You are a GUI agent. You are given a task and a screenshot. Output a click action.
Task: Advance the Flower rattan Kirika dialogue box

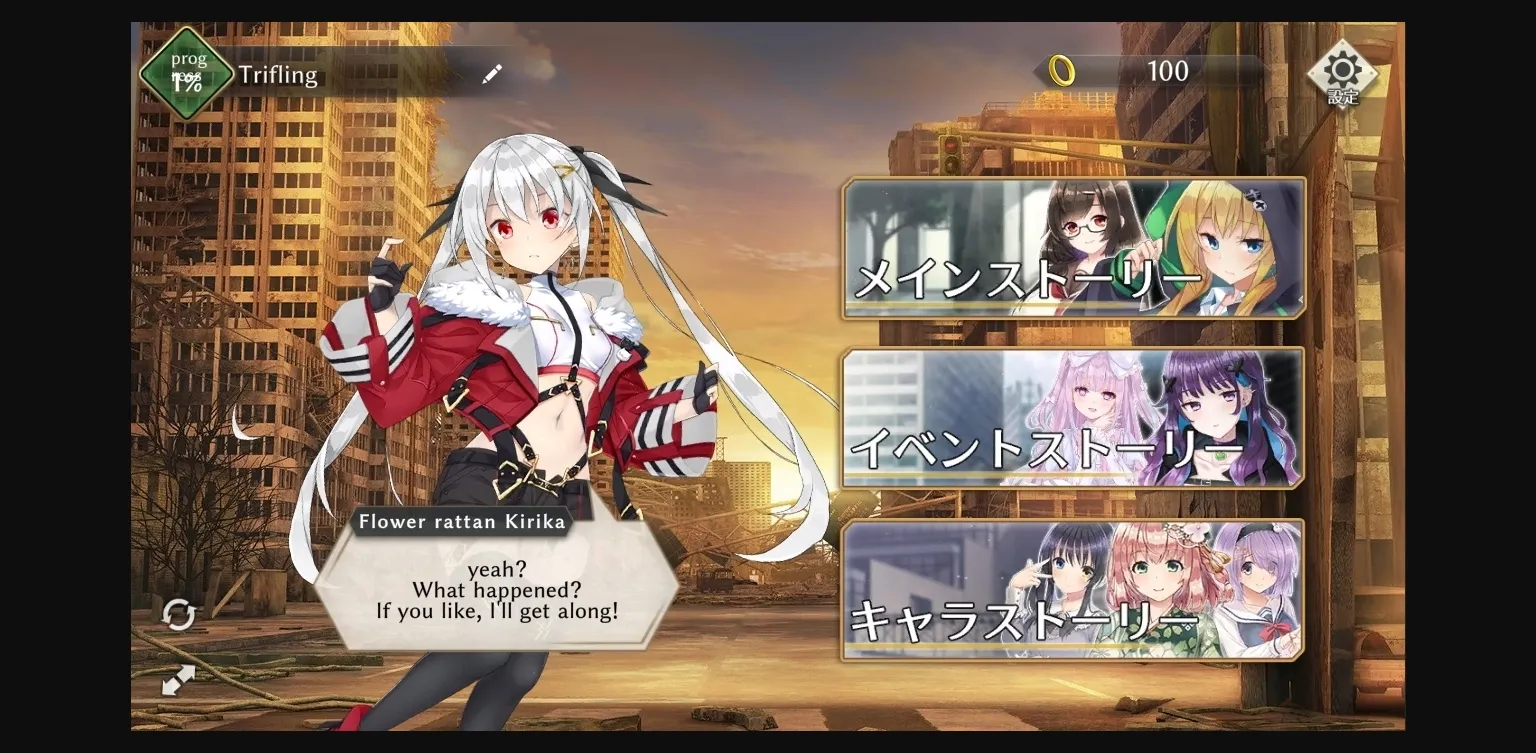[x=497, y=590]
